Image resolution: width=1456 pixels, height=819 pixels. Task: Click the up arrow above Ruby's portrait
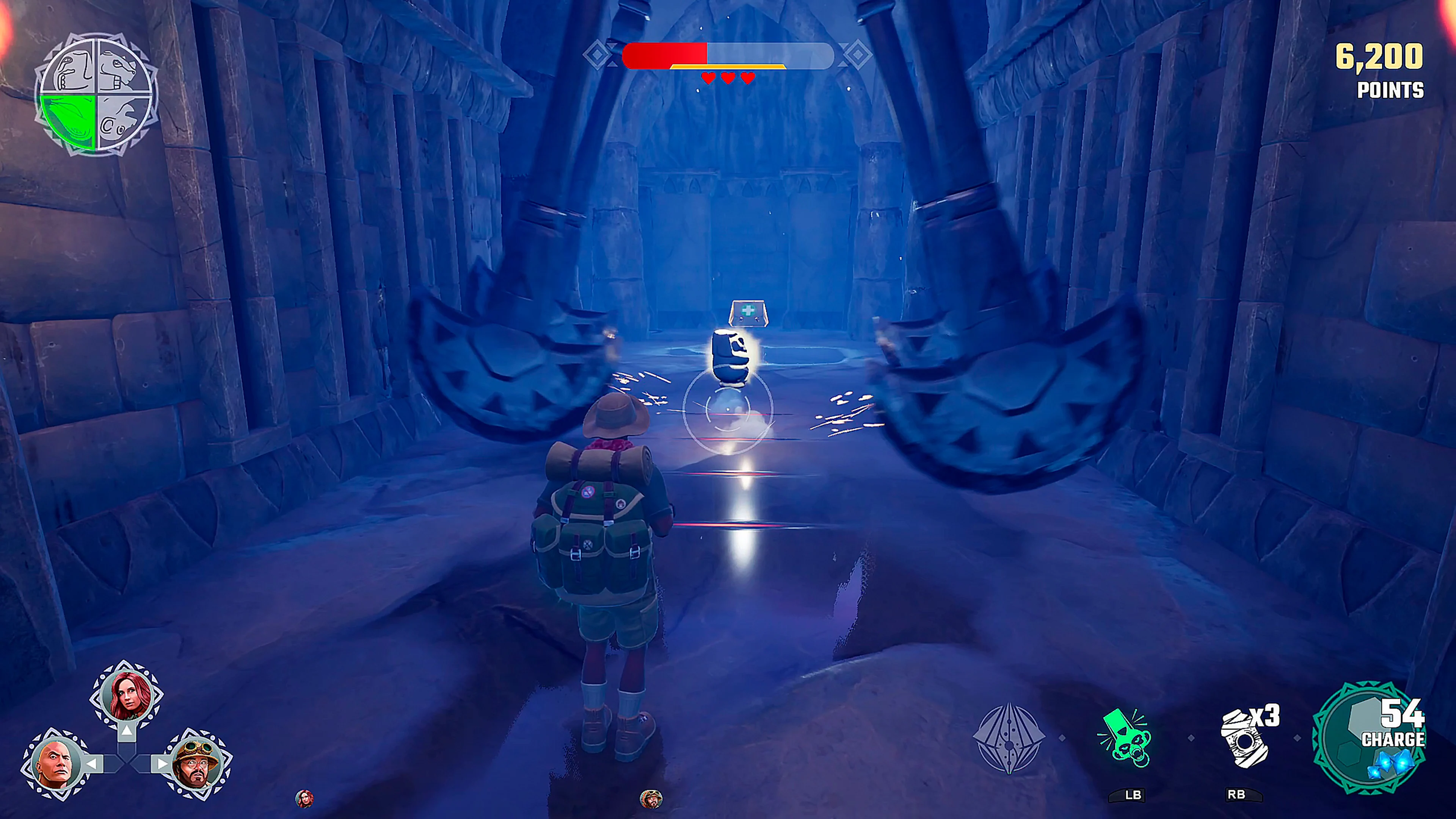coord(127,731)
